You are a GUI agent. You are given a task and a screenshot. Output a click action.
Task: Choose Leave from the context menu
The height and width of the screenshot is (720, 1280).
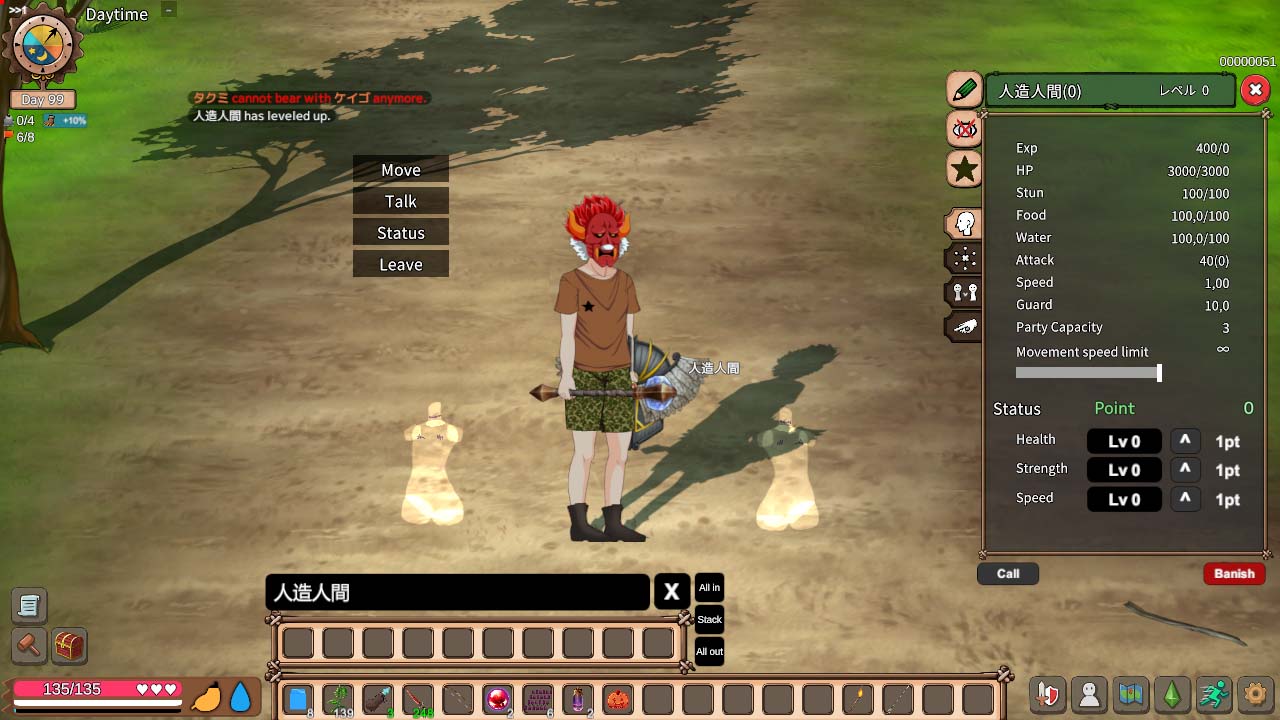(x=400, y=264)
